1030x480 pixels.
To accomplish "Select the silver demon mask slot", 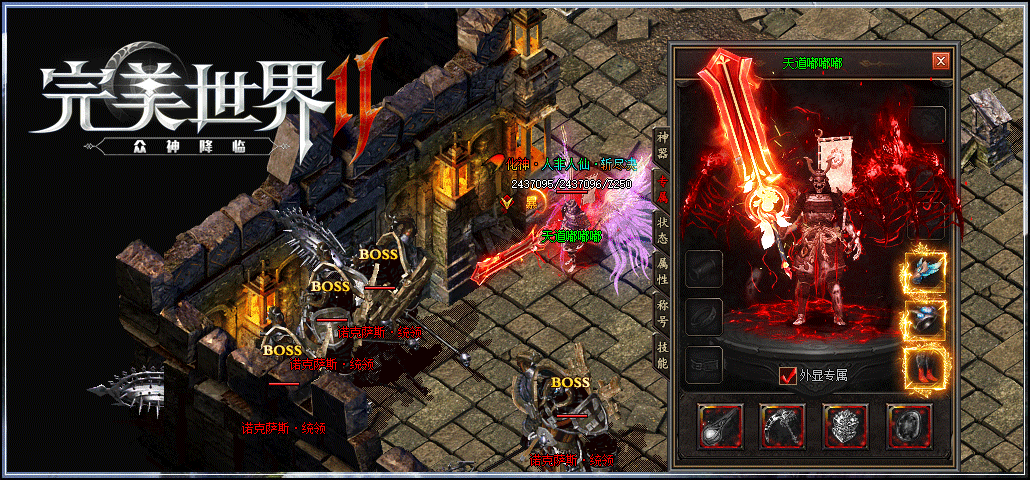I will click(x=846, y=426).
